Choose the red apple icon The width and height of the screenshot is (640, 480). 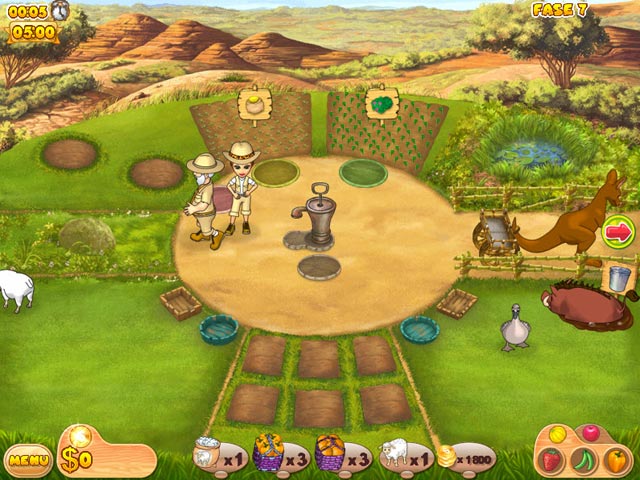[x=591, y=433]
